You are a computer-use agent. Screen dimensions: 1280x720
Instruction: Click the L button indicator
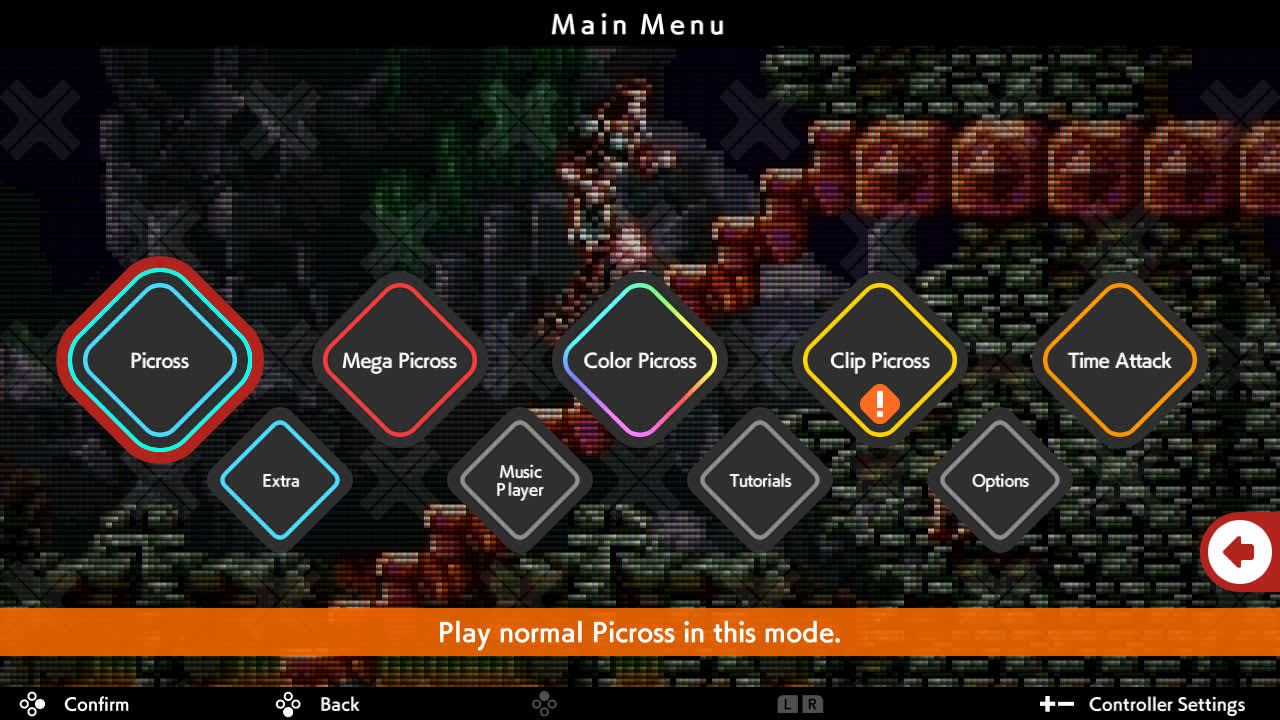click(787, 704)
